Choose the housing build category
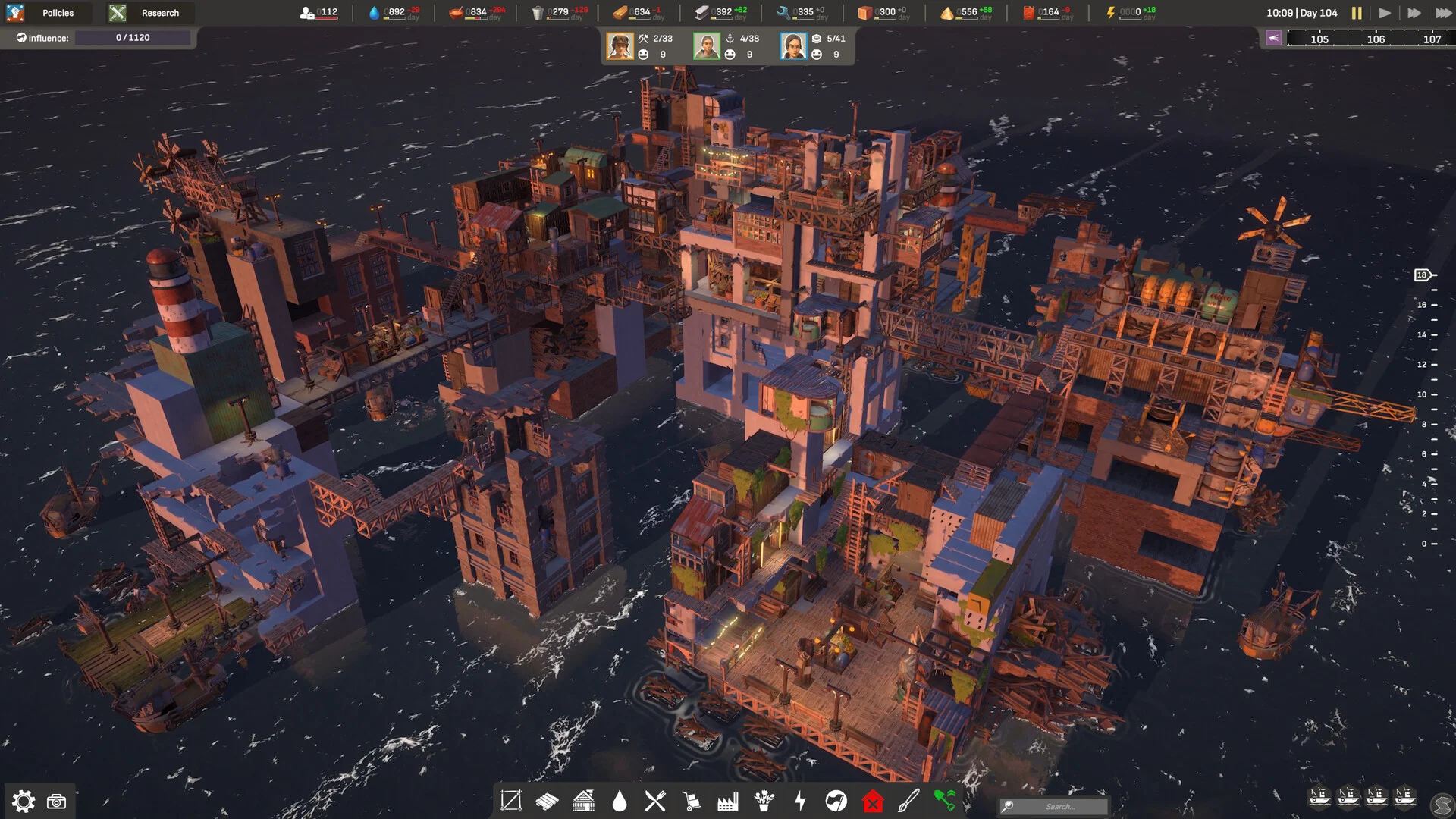This screenshot has width=1456, height=819. click(583, 801)
